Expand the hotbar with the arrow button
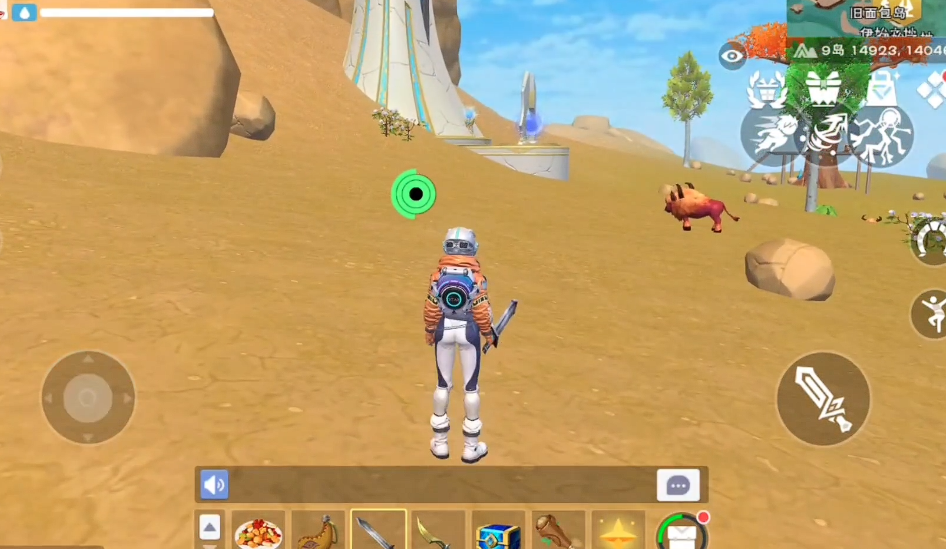 pos(210,527)
